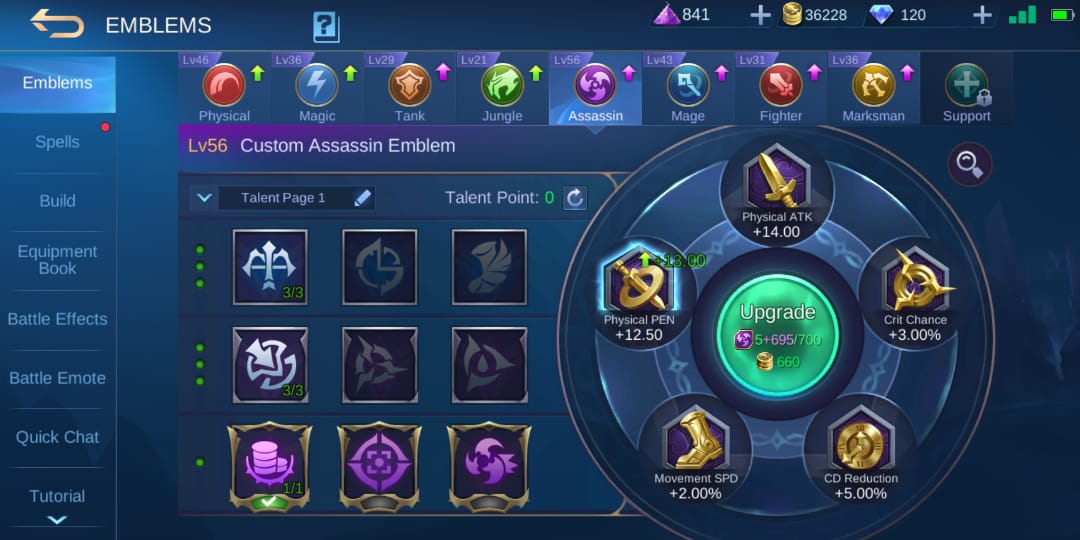
Task: Switch to the Marksman emblem tab
Action: coord(873,90)
